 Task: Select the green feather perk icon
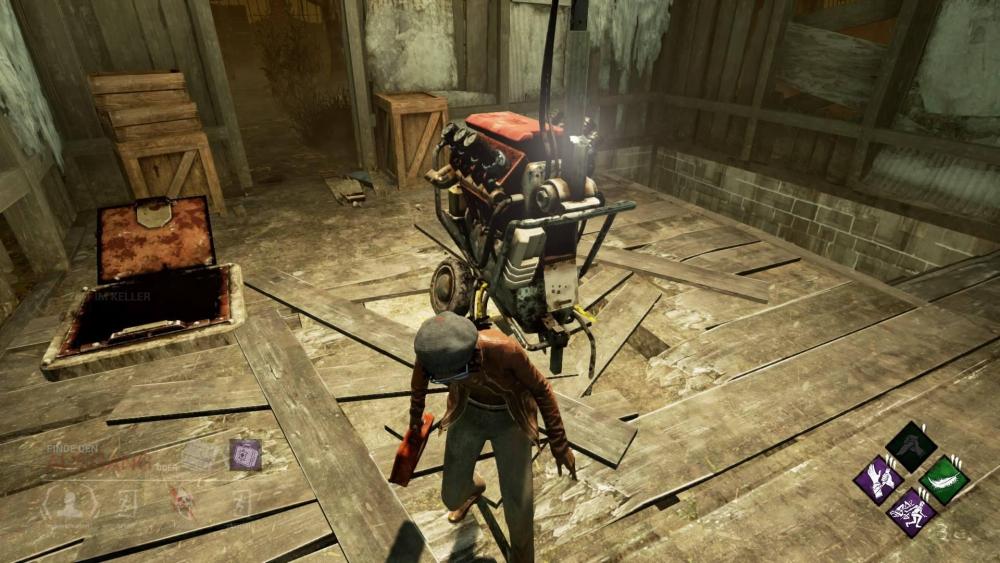(x=943, y=478)
